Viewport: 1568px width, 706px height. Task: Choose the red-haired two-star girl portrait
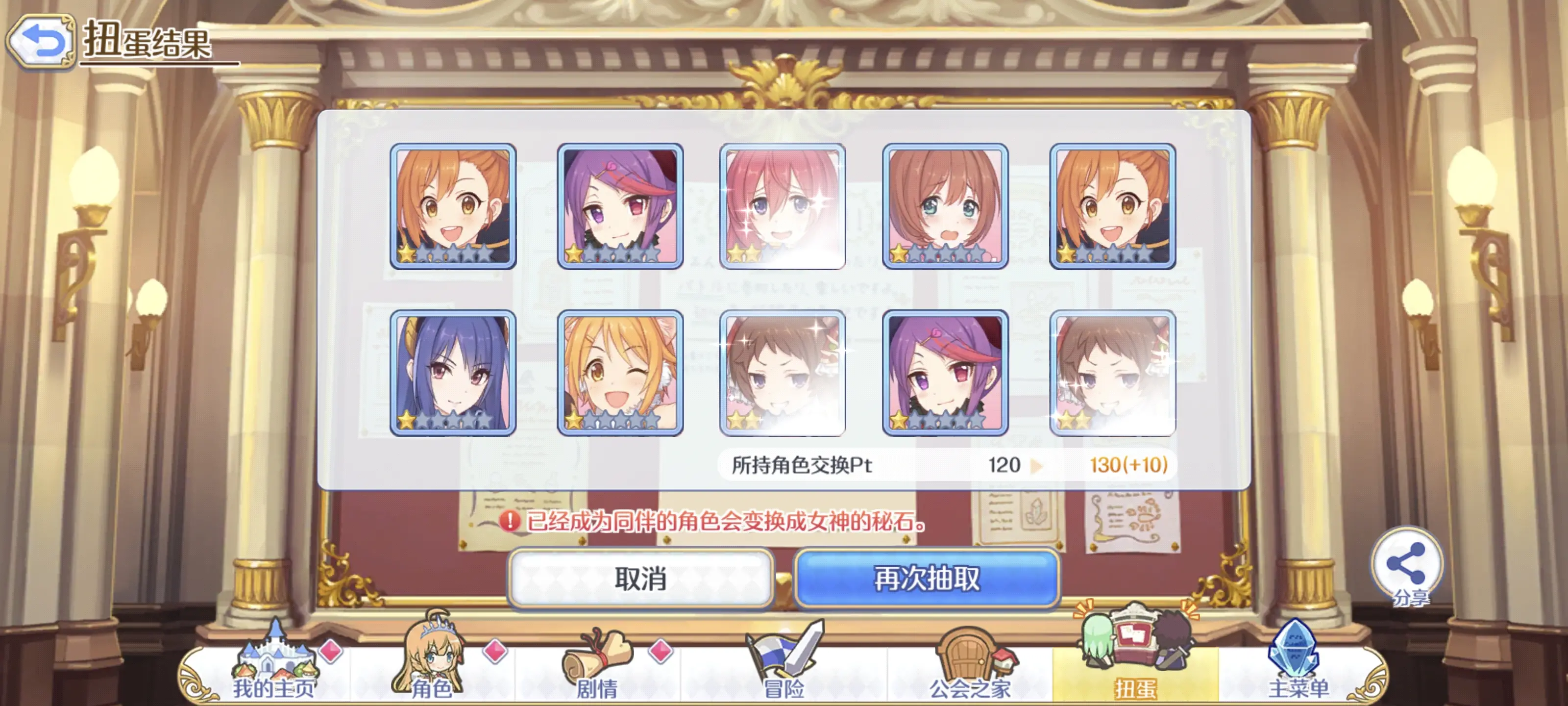tap(782, 206)
